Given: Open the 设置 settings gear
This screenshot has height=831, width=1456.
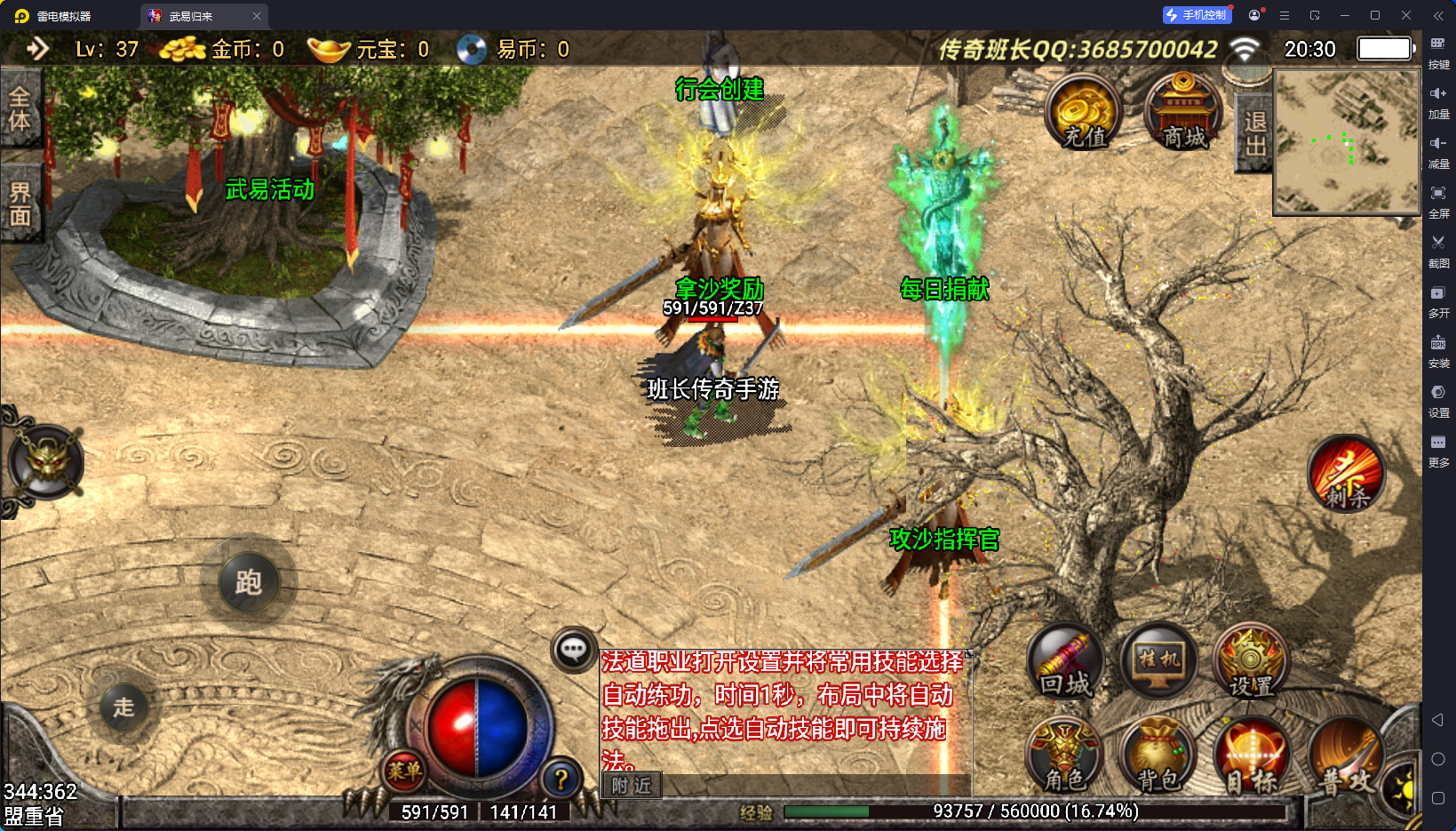Looking at the screenshot, I should tap(1251, 664).
